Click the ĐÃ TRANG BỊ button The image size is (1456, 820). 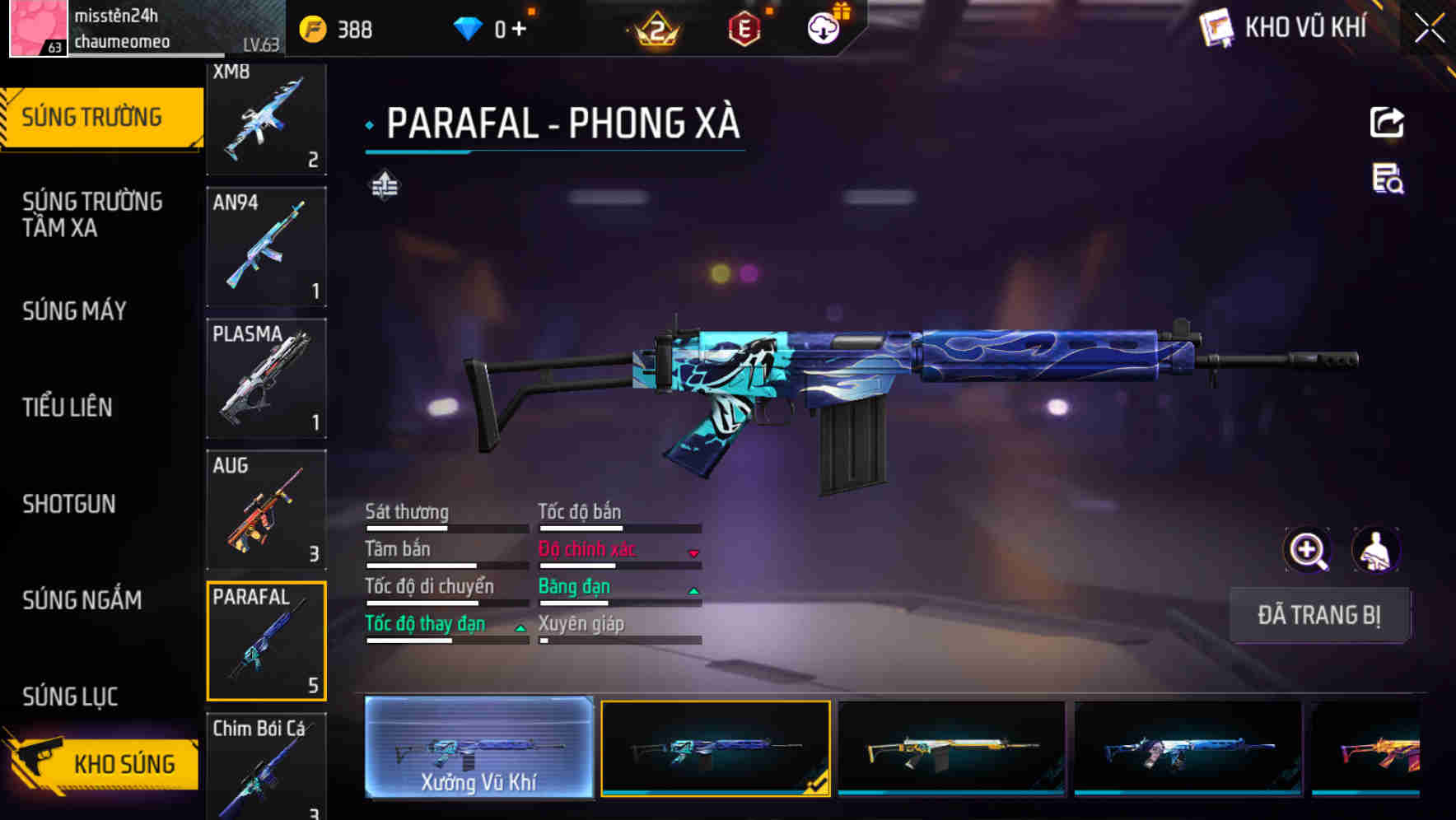[x=1319, y=615]
